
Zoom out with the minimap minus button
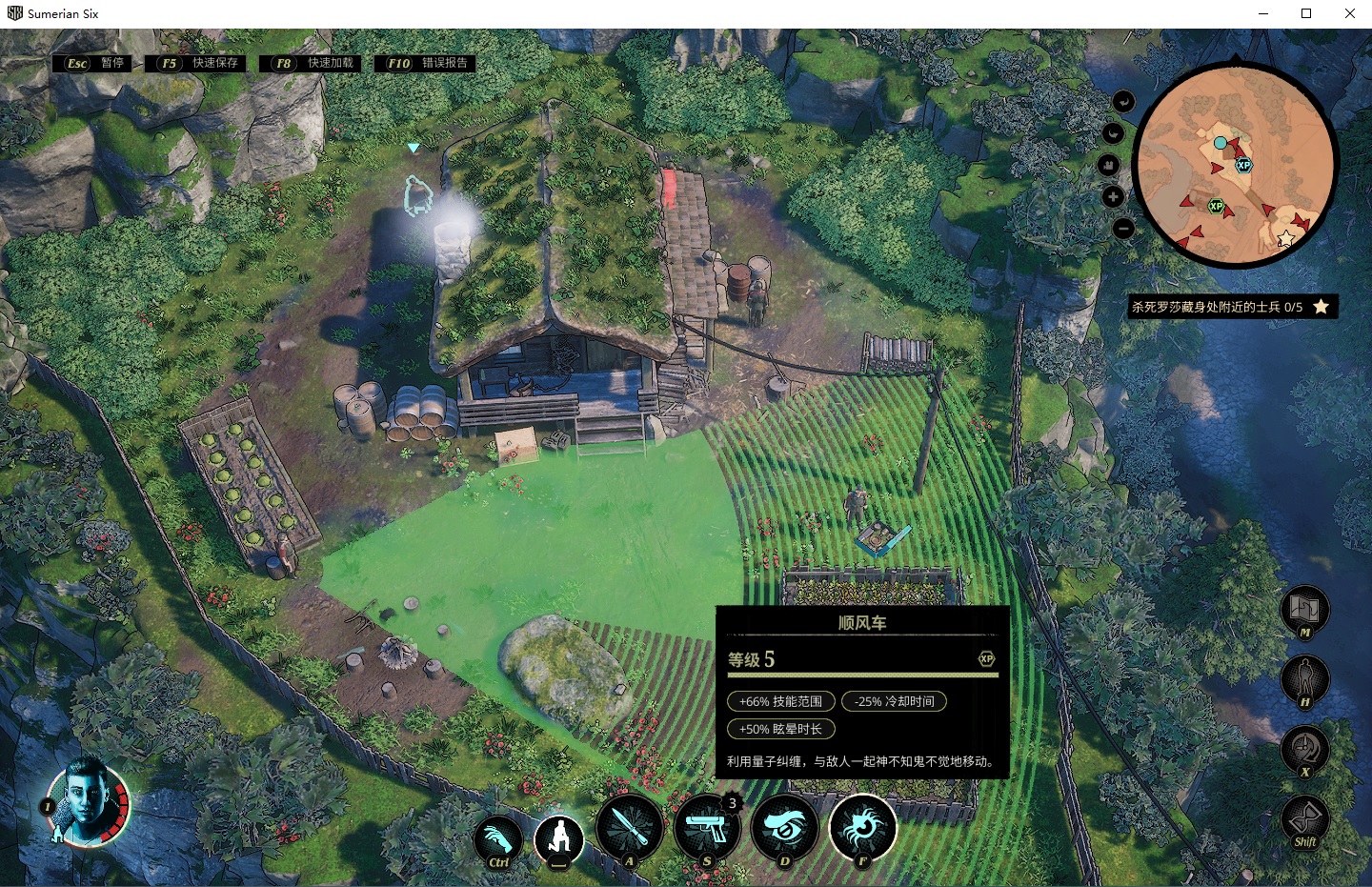click(x=1123, y=229)
